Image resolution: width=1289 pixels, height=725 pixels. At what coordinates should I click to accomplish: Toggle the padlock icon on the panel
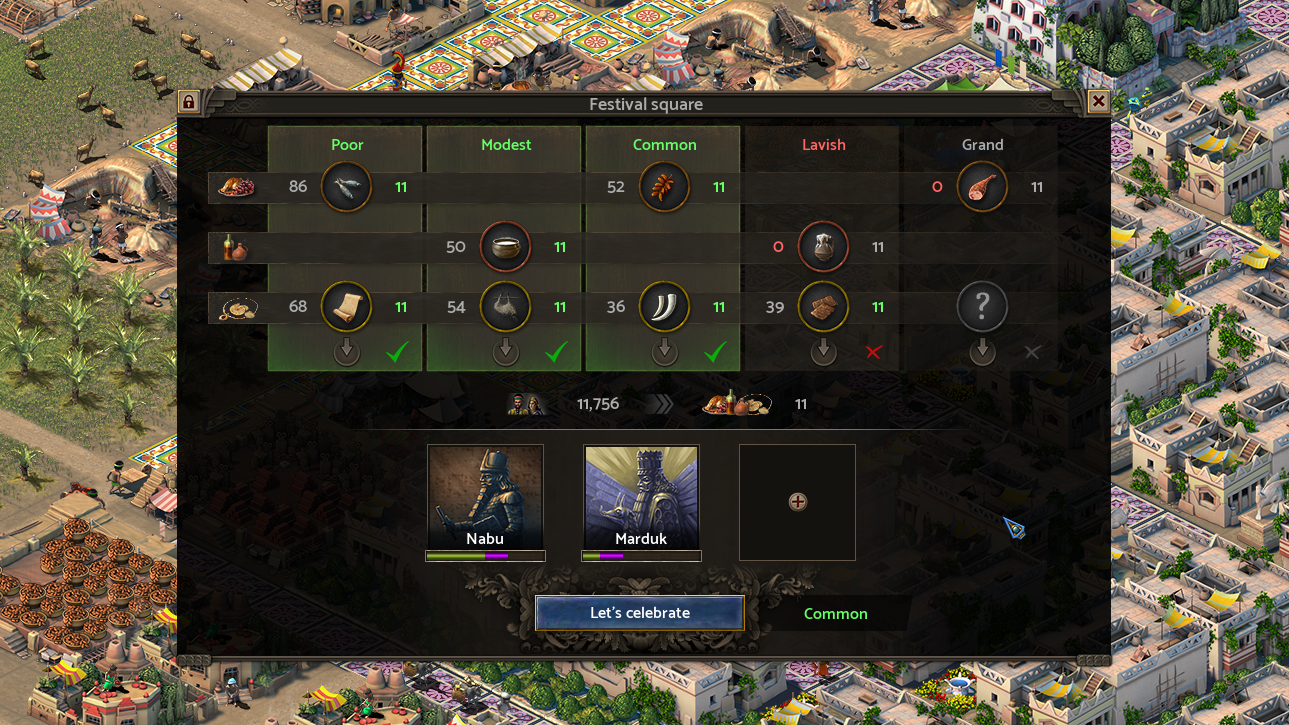click(x=188, y=102)
